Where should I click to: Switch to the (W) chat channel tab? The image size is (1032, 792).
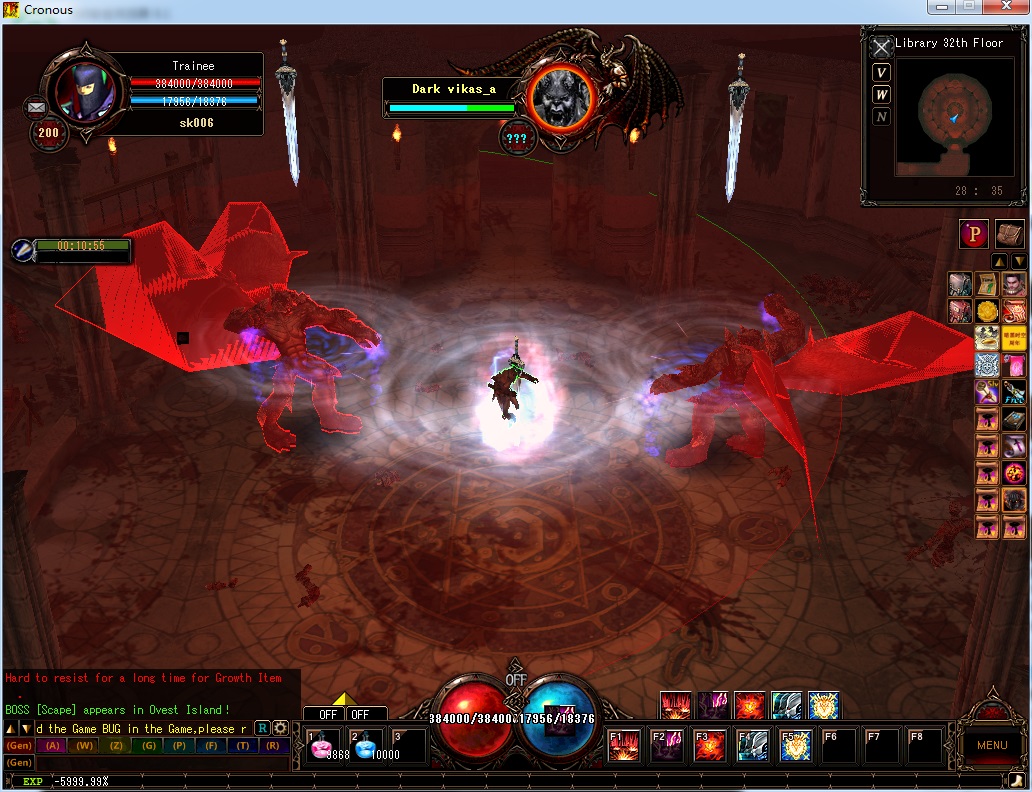(84, 746)
